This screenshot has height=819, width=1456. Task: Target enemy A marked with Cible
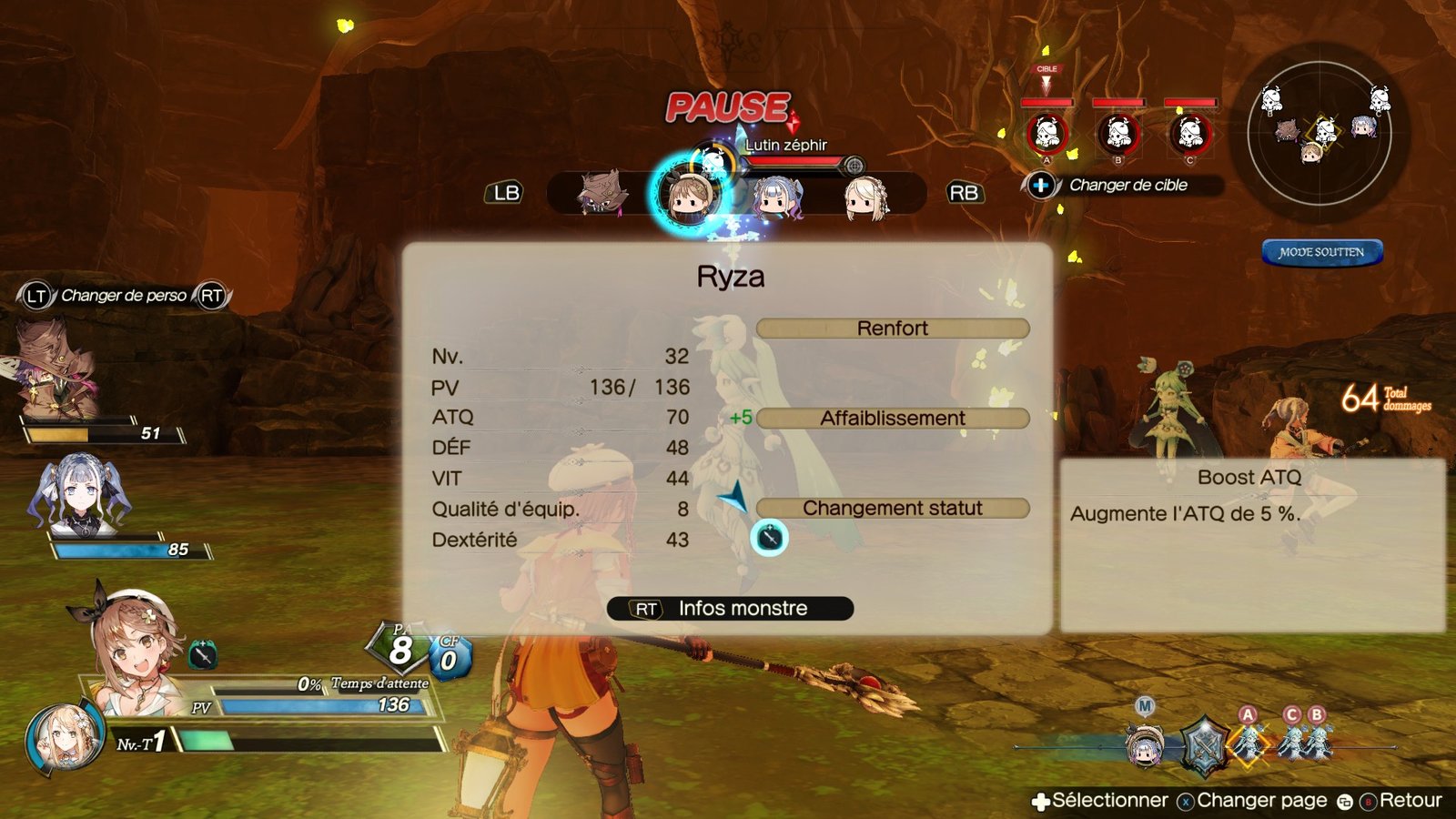tap(1046, 135)
